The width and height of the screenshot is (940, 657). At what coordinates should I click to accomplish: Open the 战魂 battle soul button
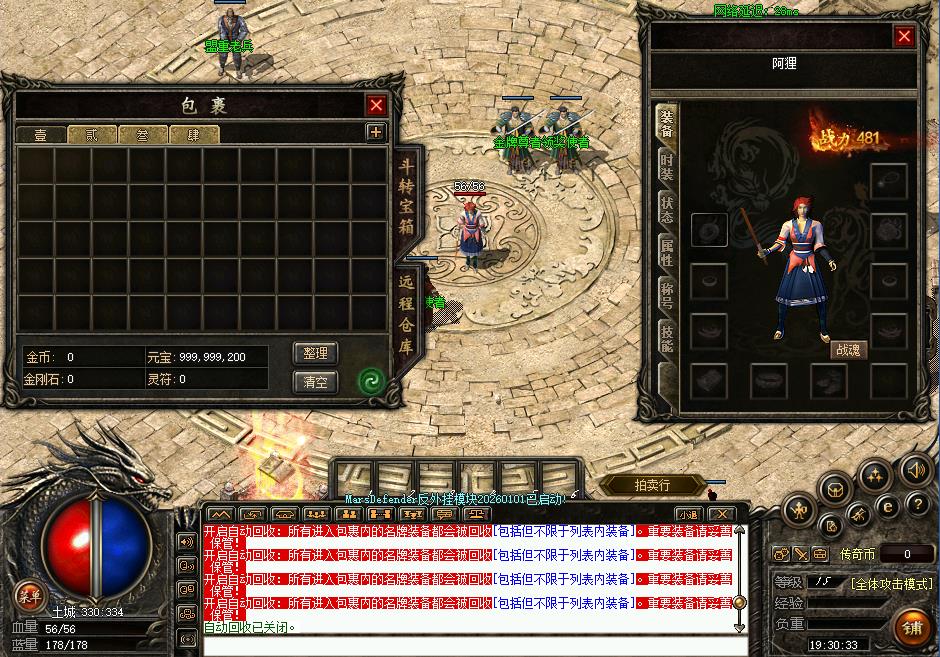tap(847, 350)
